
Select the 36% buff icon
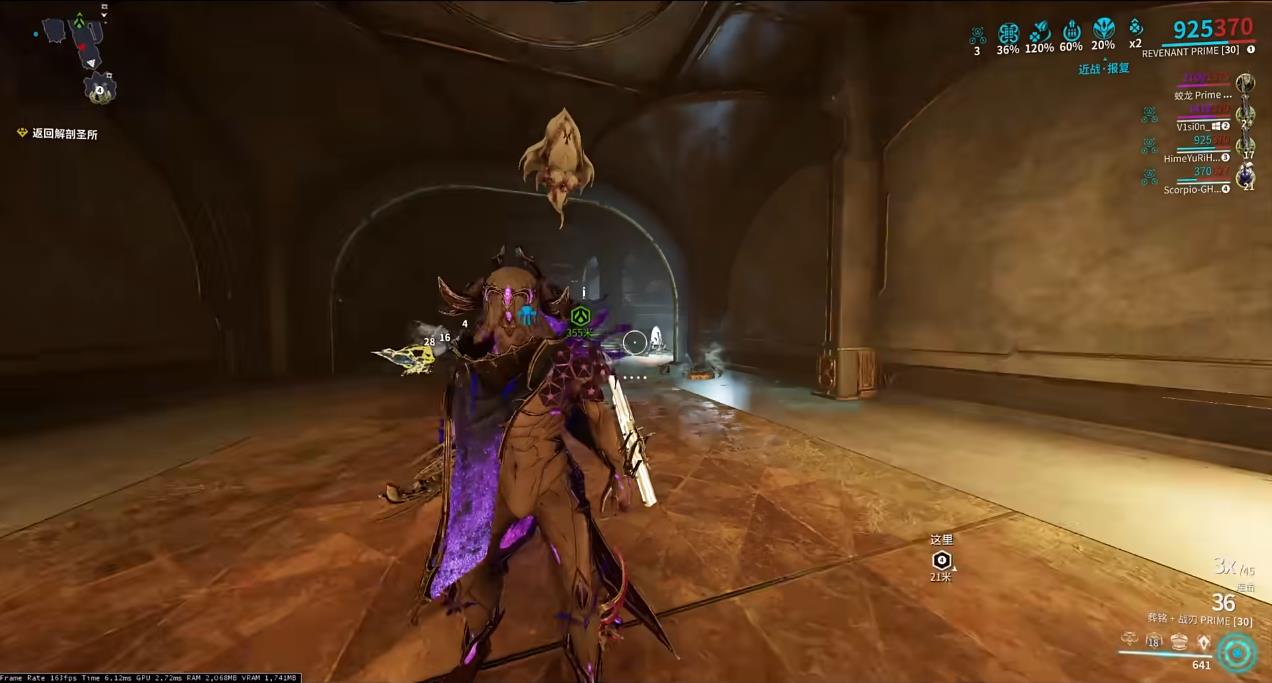click(x=1008, y=33)
